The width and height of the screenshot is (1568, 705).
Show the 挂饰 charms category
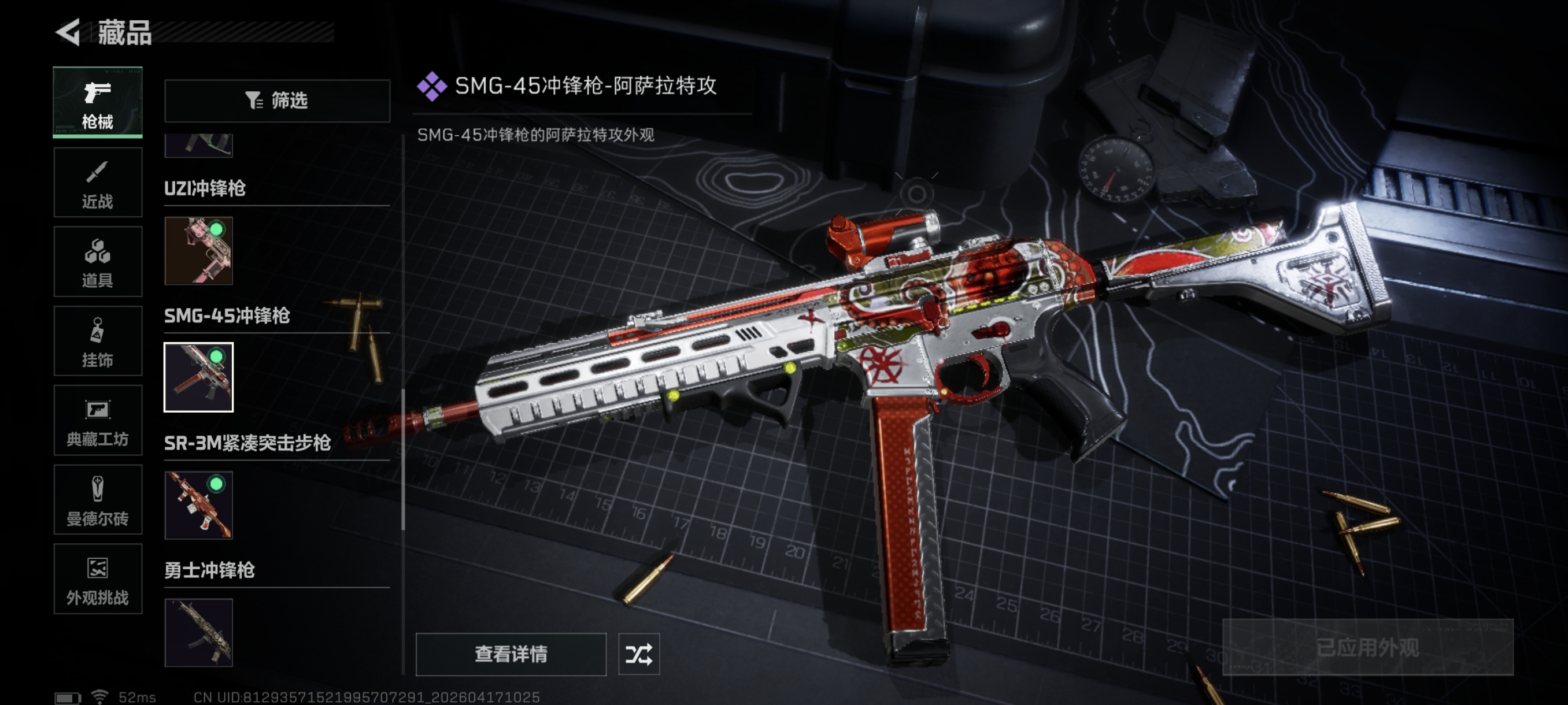point(97,342)
